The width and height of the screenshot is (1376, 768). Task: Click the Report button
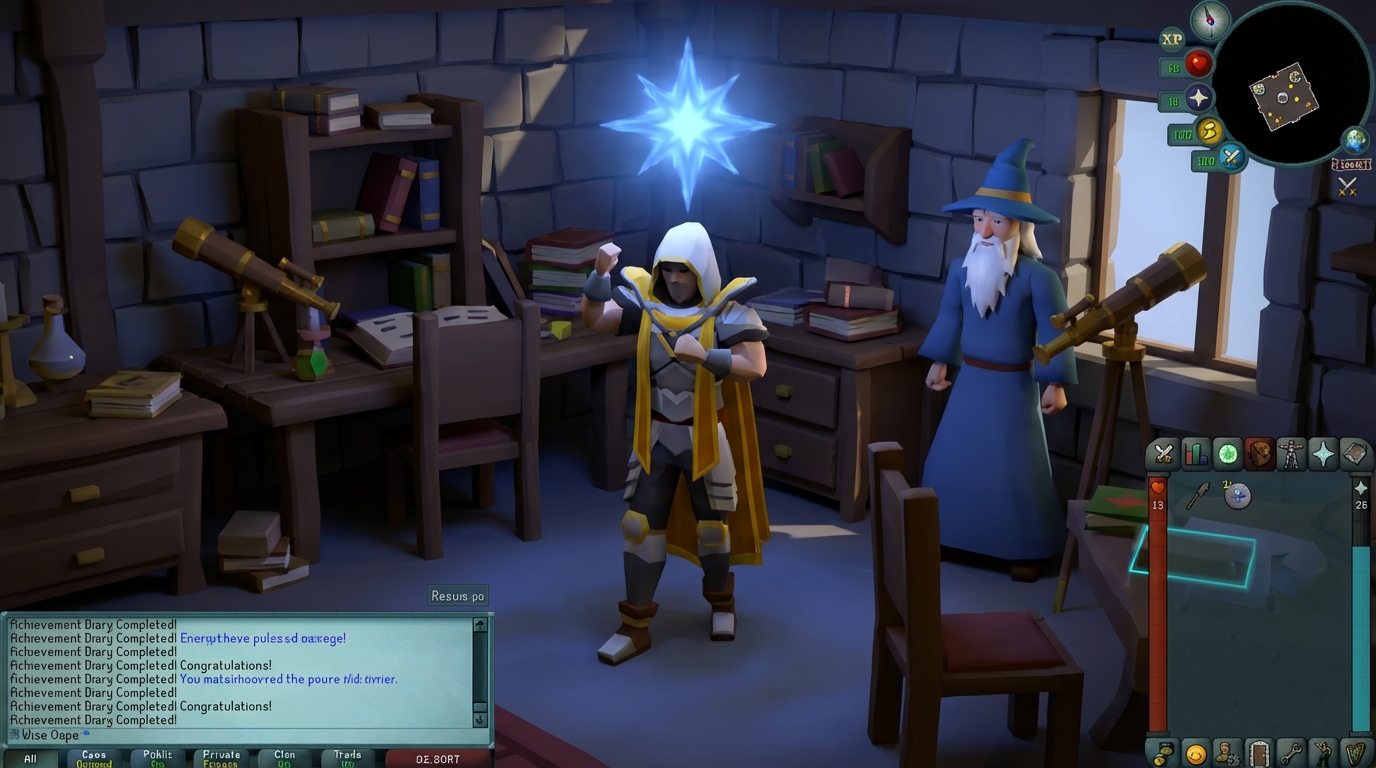pos(440,758)
